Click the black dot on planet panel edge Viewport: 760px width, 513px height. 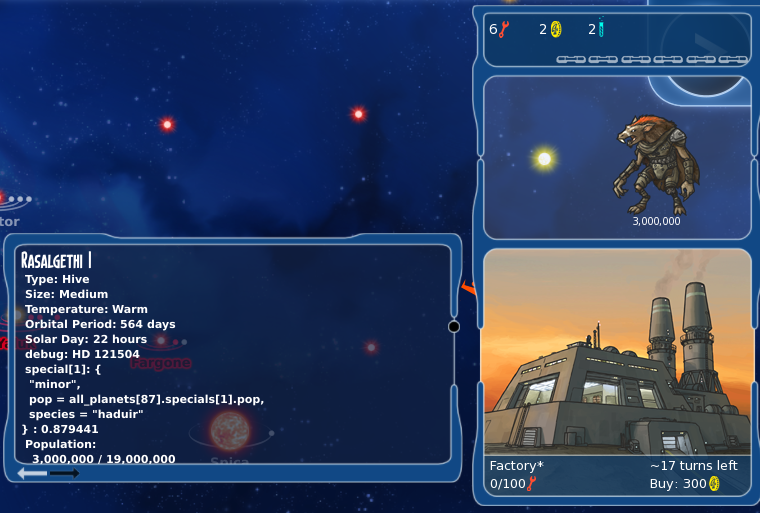tap(454, 326)
